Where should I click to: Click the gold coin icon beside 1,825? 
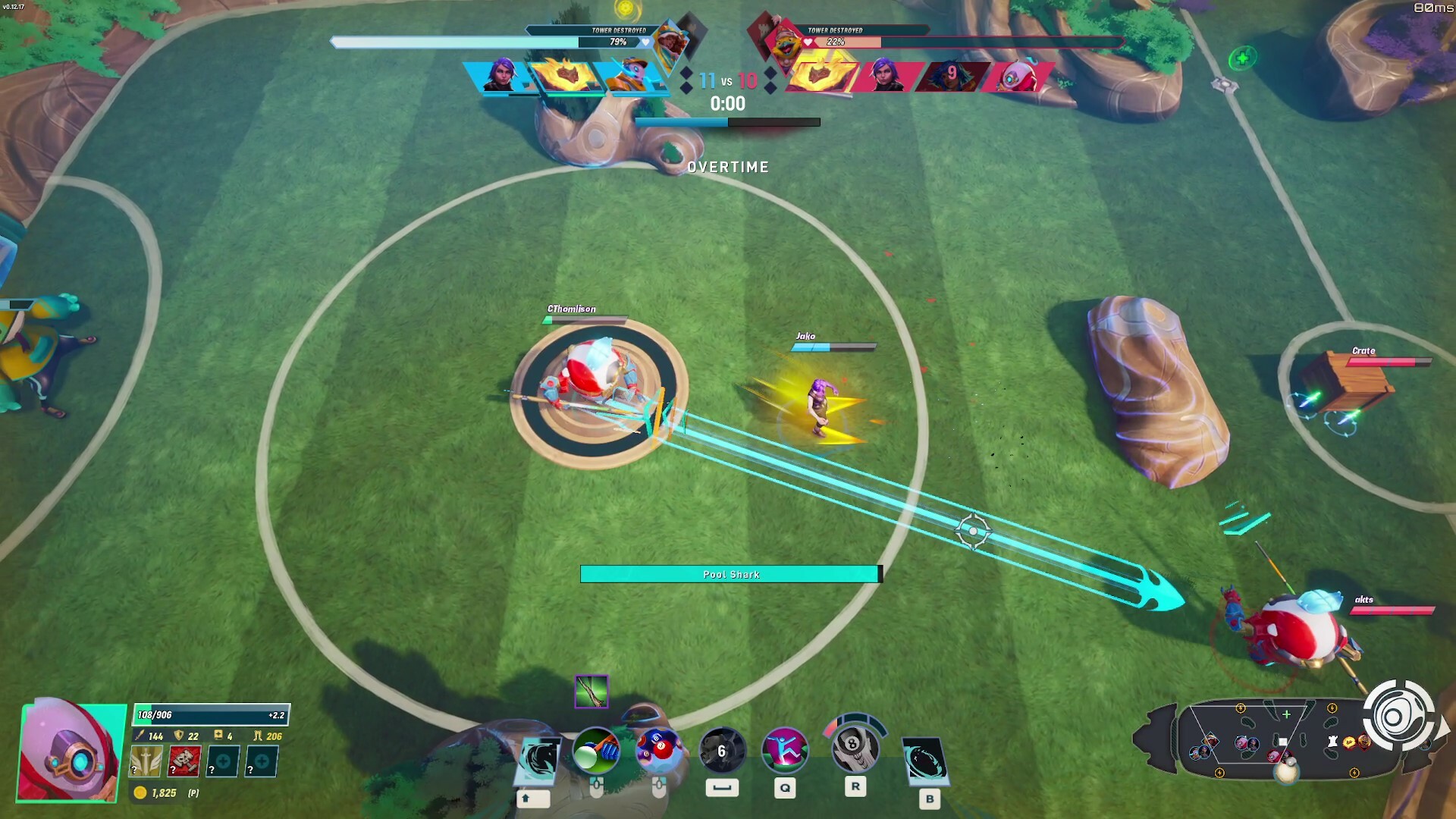click(141, 792)
